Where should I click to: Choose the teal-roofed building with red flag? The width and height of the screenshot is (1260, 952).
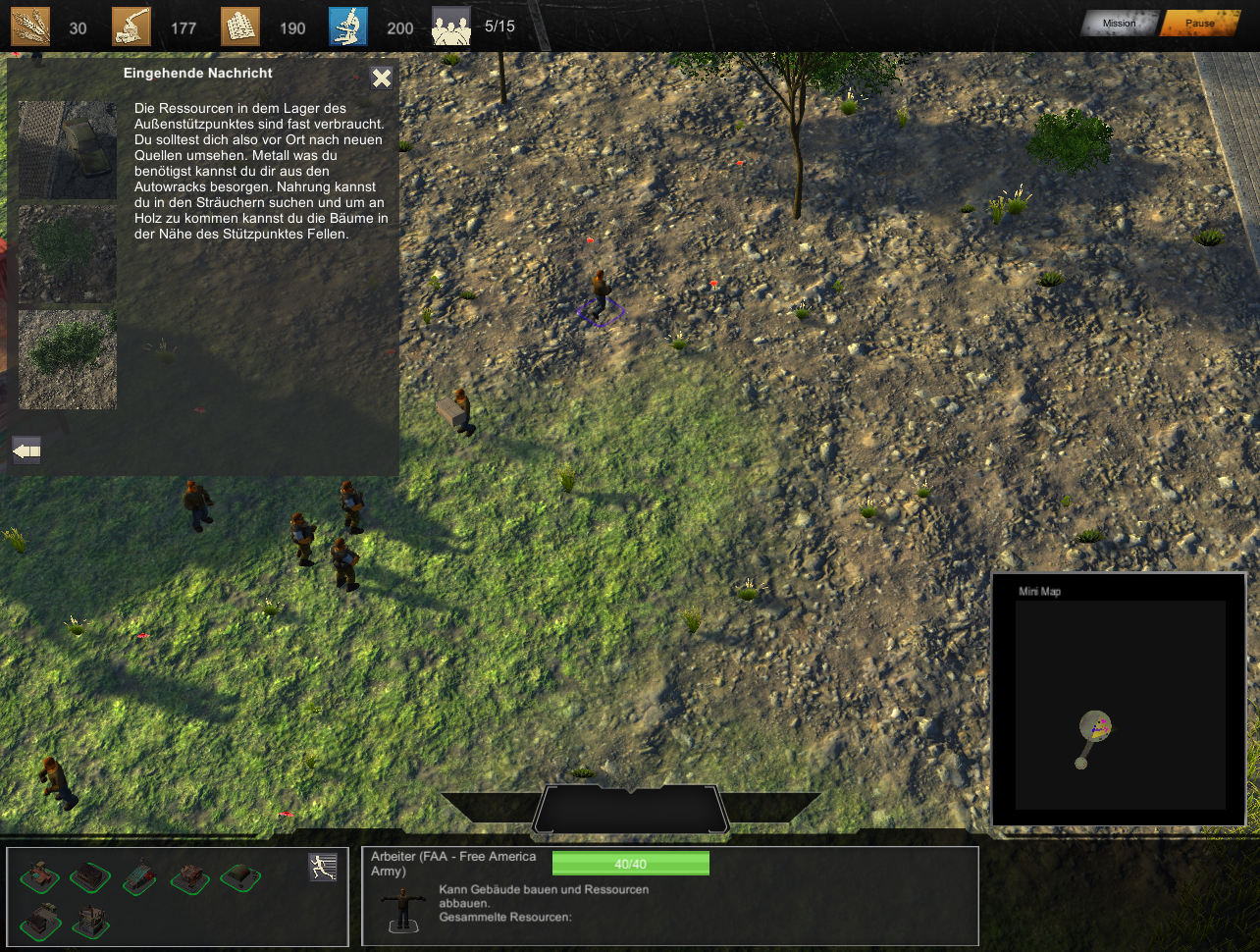point(140,876)
